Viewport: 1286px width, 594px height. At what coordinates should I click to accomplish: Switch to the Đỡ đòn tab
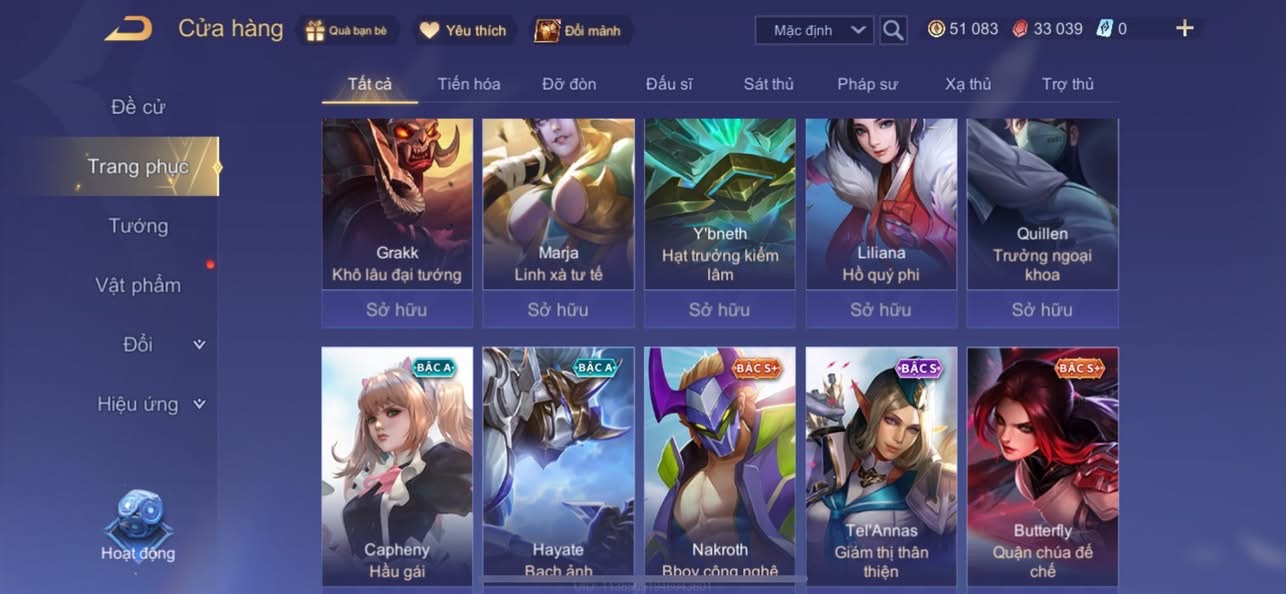tap(569, 84)
